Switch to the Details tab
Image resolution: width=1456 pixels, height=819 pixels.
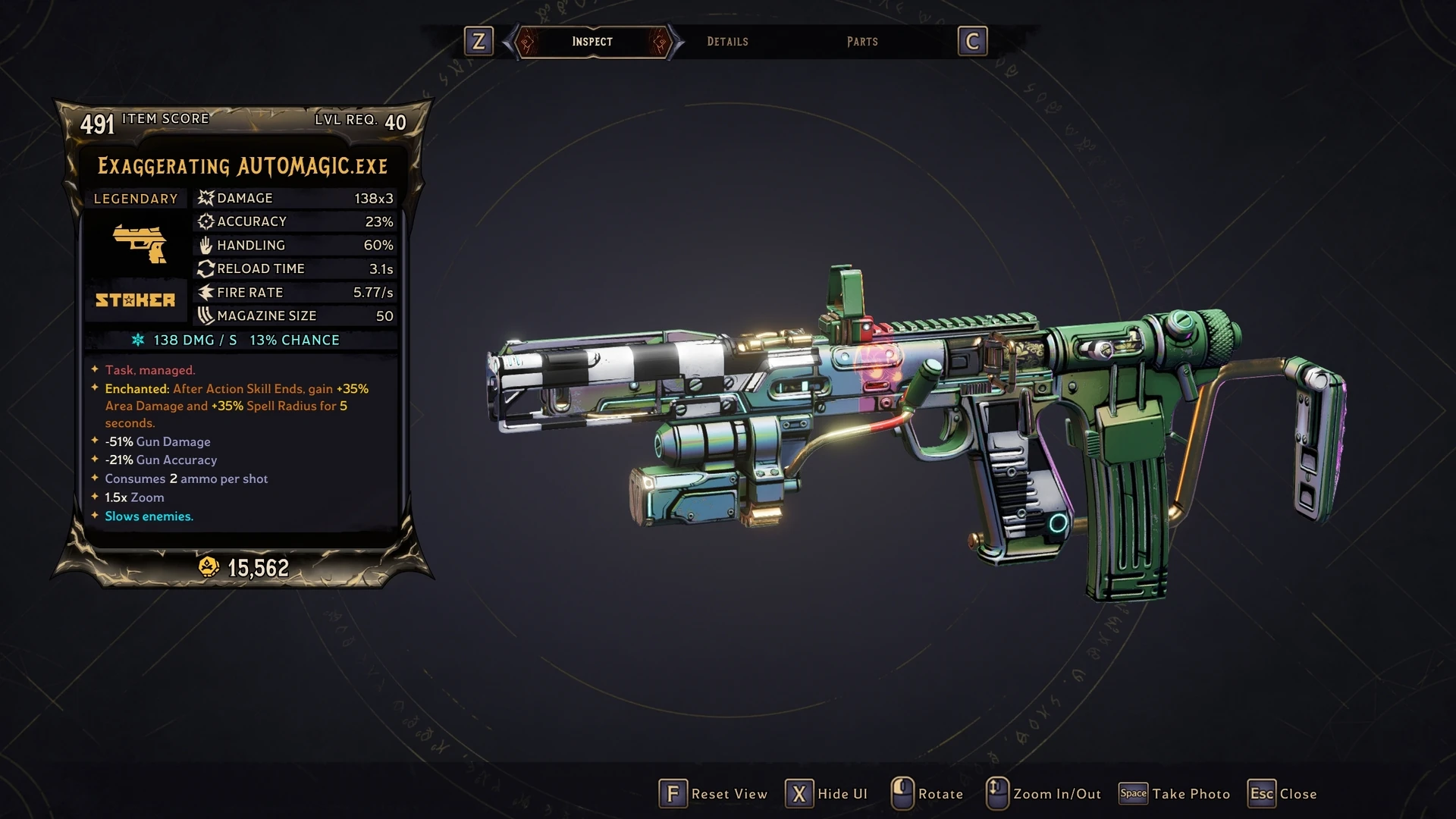click(x=727, y=42)
